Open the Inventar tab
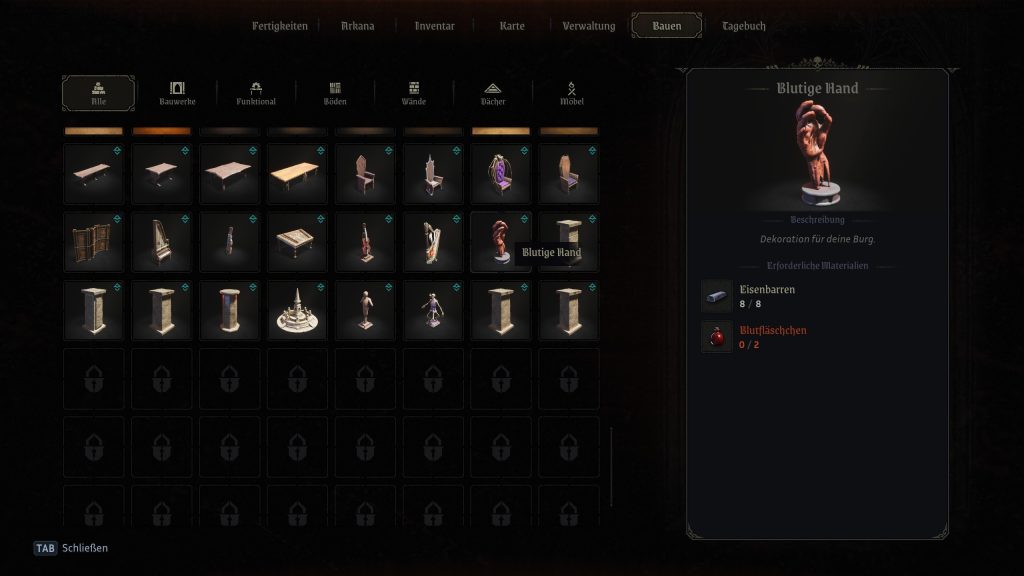Image resolution: width=1024 pixels, height=576 pixels. 435,26
